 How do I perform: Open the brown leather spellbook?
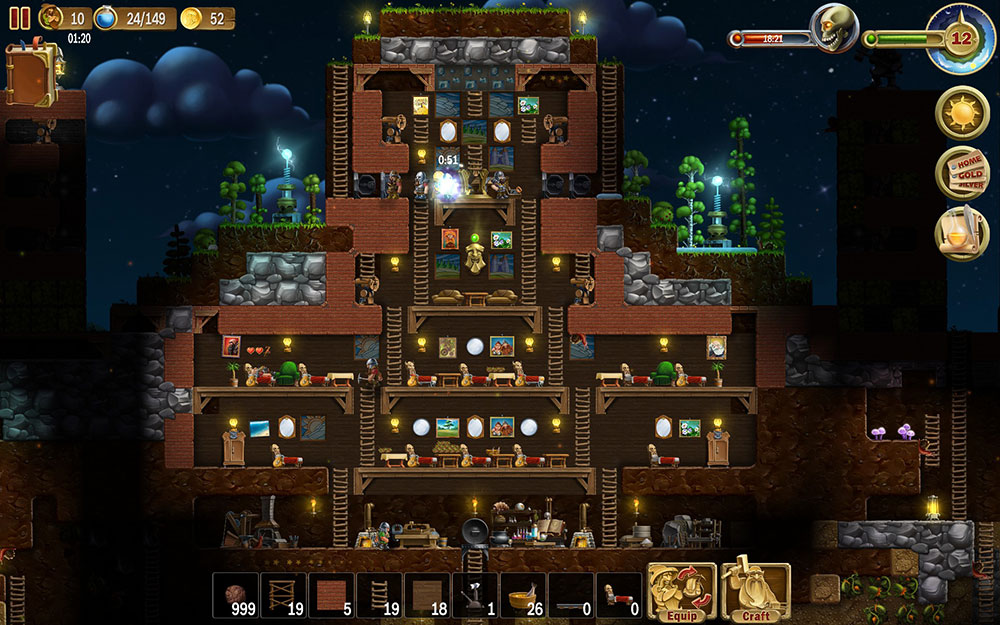[32, 75]
